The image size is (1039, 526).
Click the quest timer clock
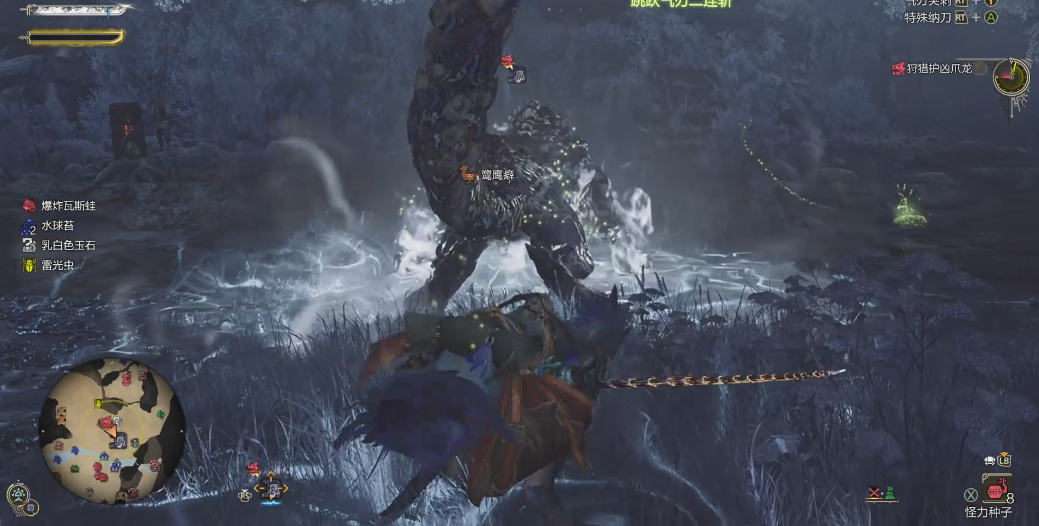(1011, 76)
